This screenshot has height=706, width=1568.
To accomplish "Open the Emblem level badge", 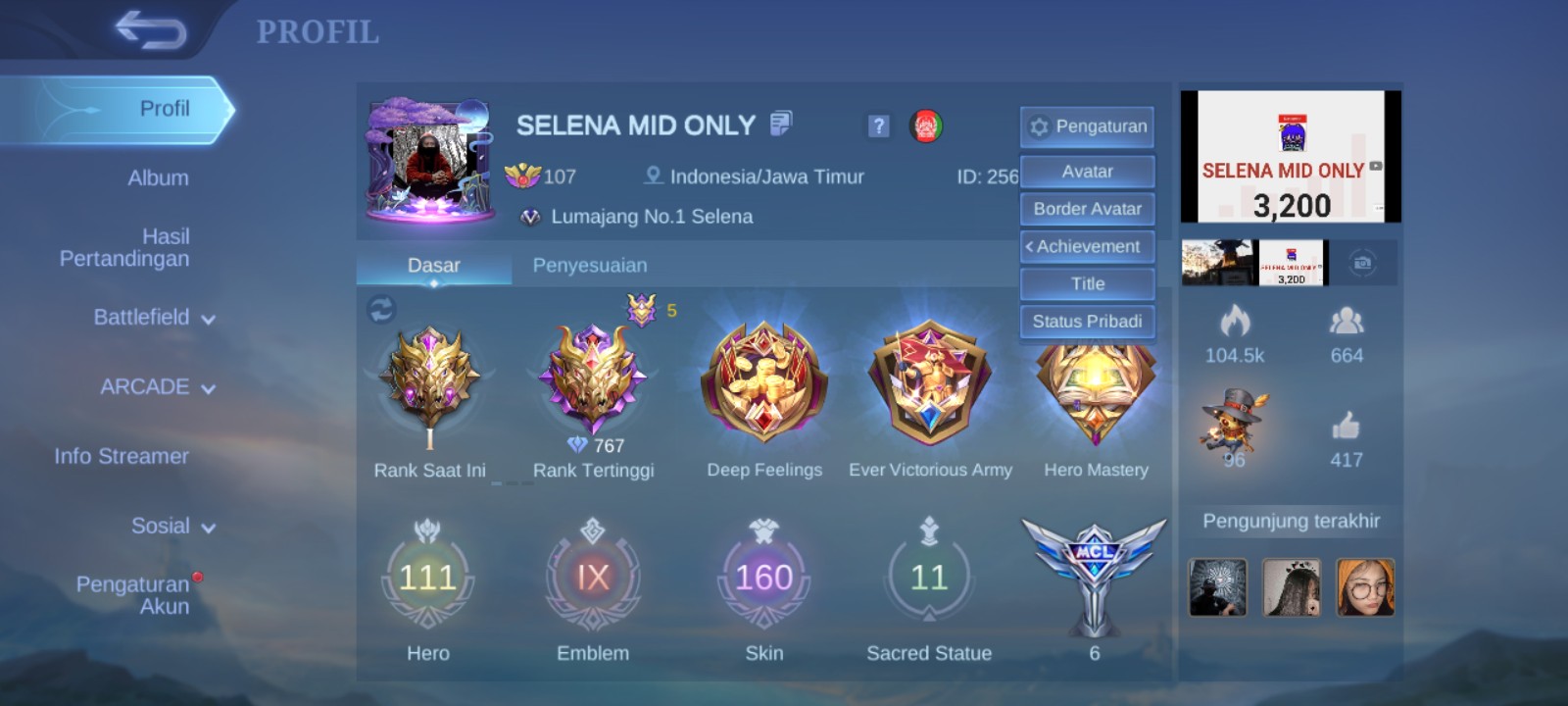I will pyautogui.click(x=593, y=578).
